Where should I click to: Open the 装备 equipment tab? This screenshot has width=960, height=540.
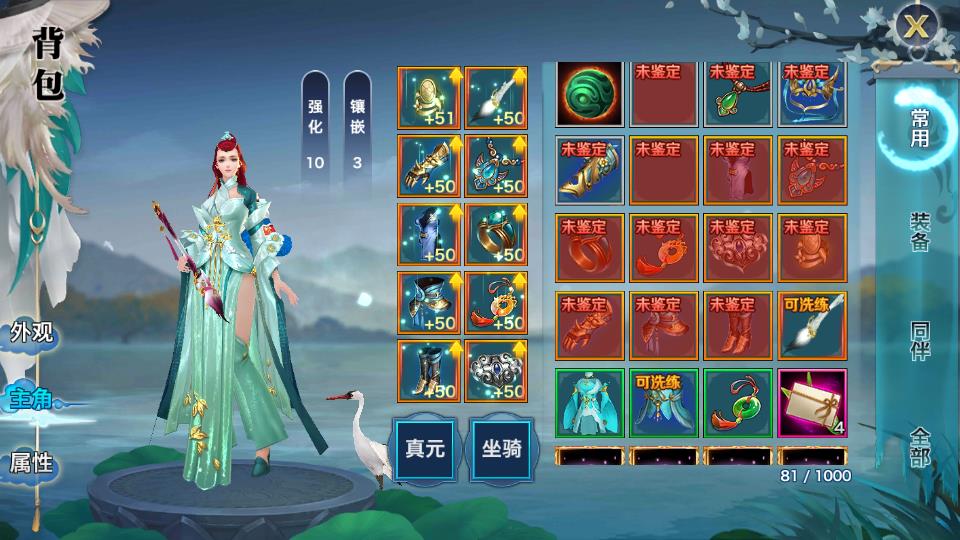pyautogui.click(x=918, y=231)
